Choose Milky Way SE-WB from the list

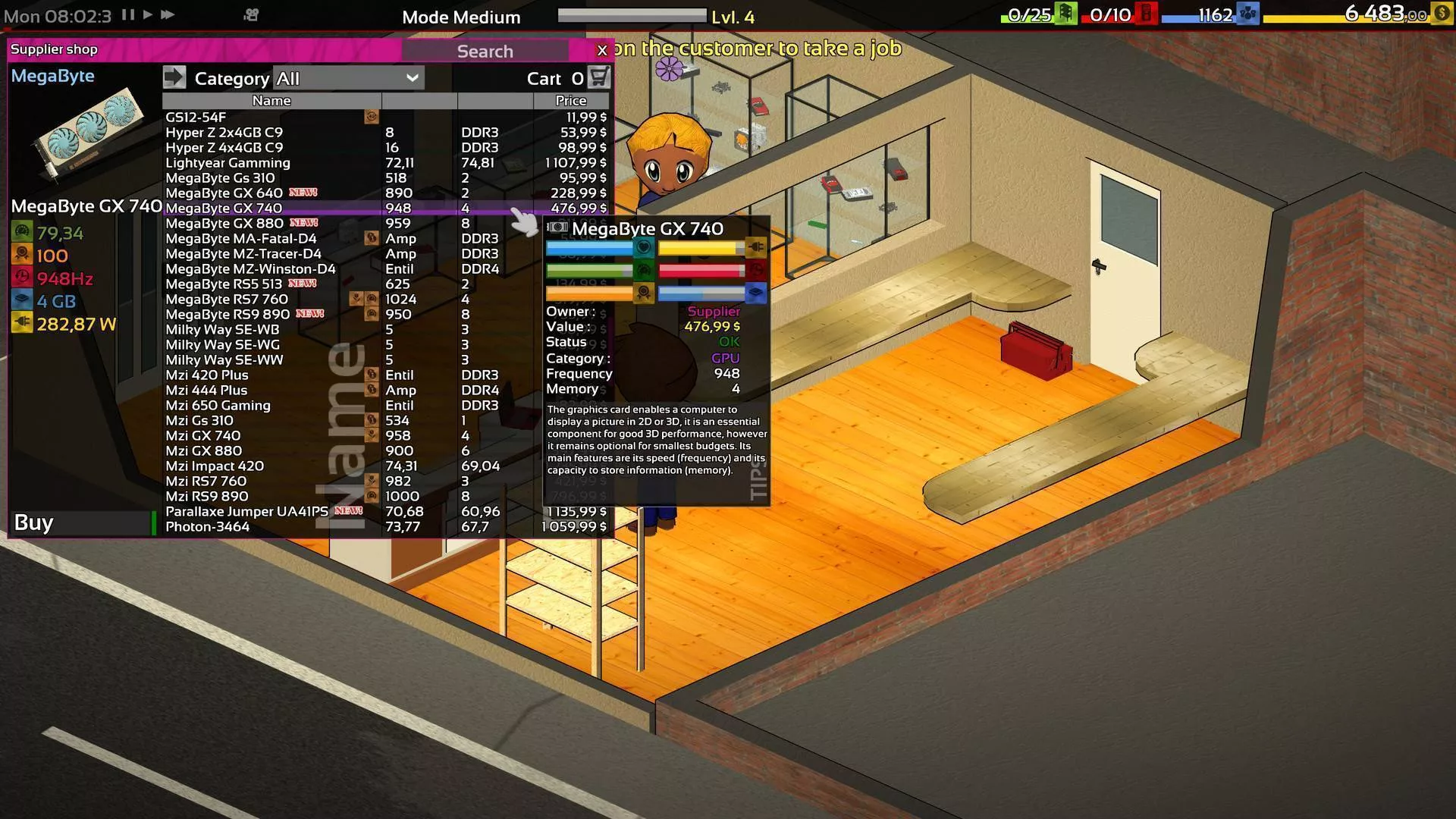point(222,330)
